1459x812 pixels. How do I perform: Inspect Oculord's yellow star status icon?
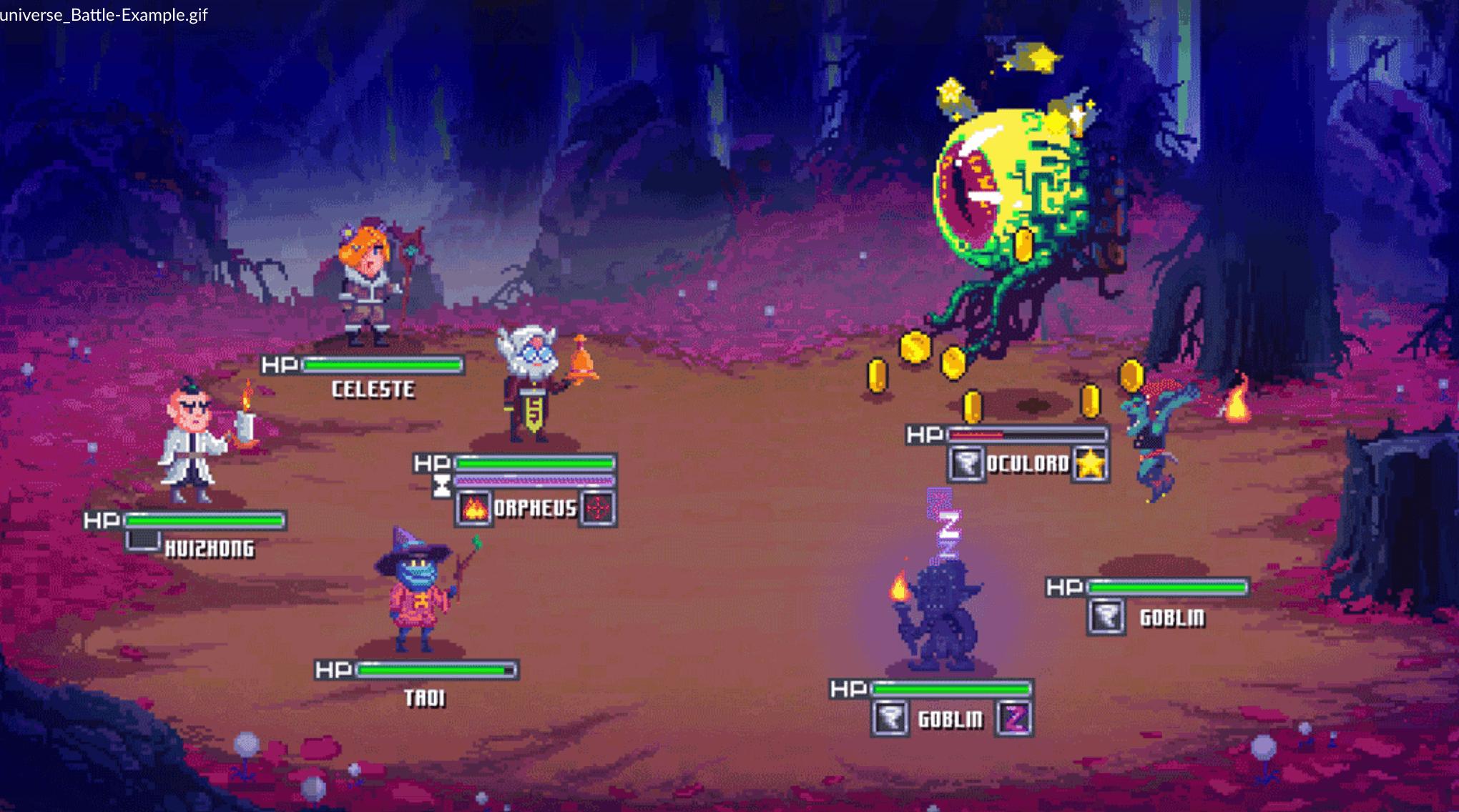pyautogui.click(x=1090, y=465)
